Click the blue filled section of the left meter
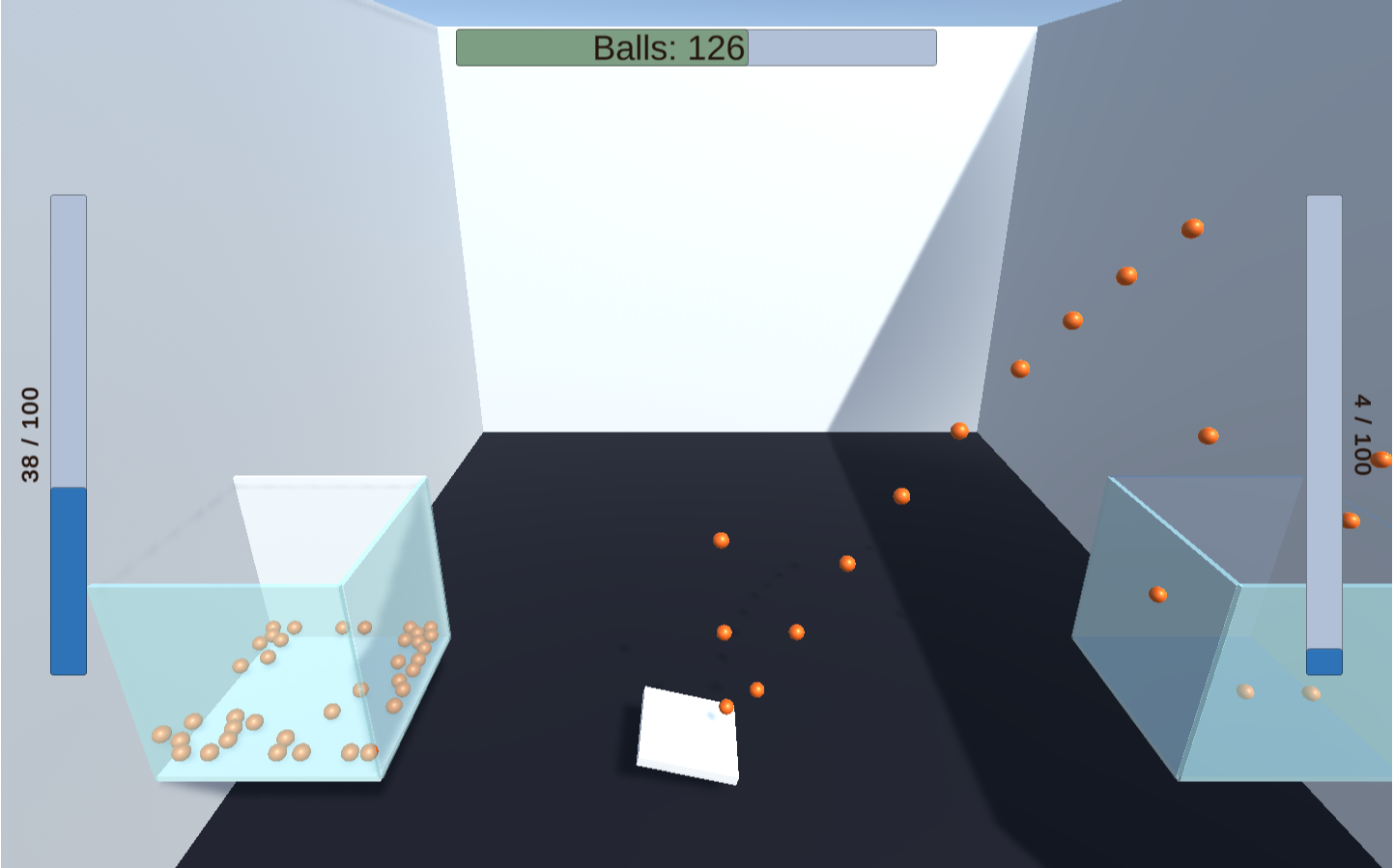 point(67,579)
